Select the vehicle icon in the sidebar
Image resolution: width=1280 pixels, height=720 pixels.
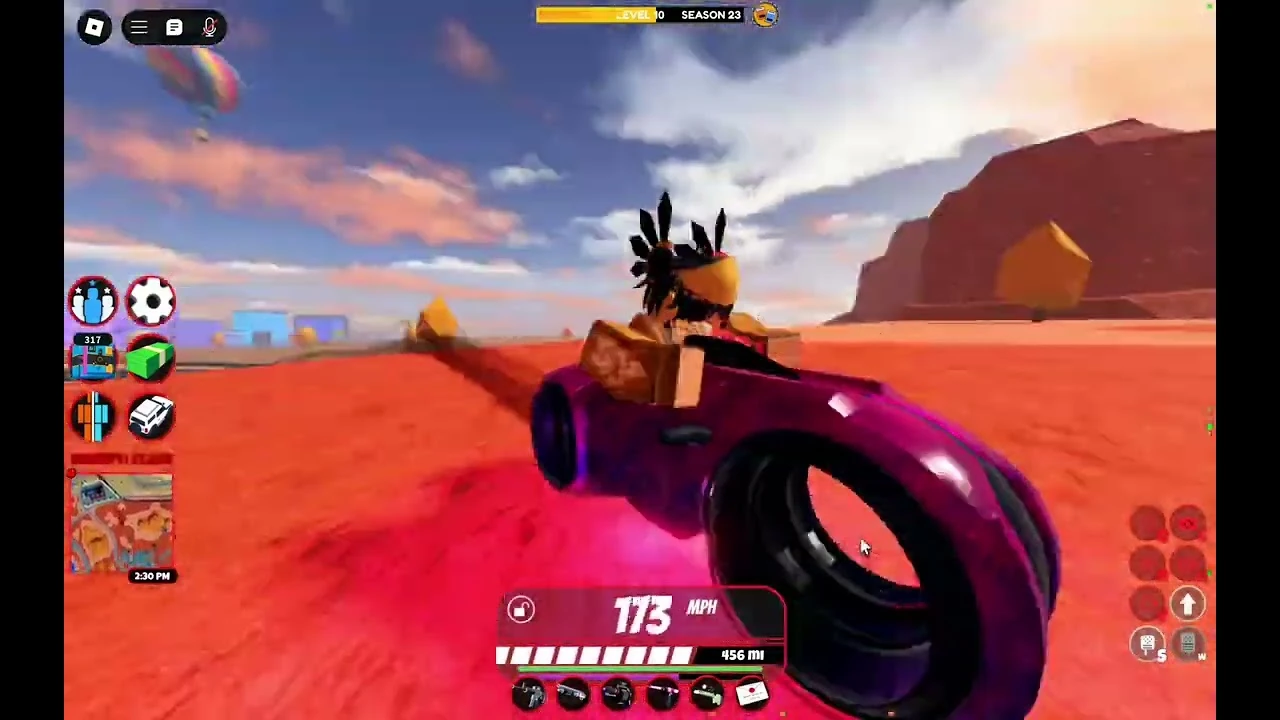(x=151, y=417)
